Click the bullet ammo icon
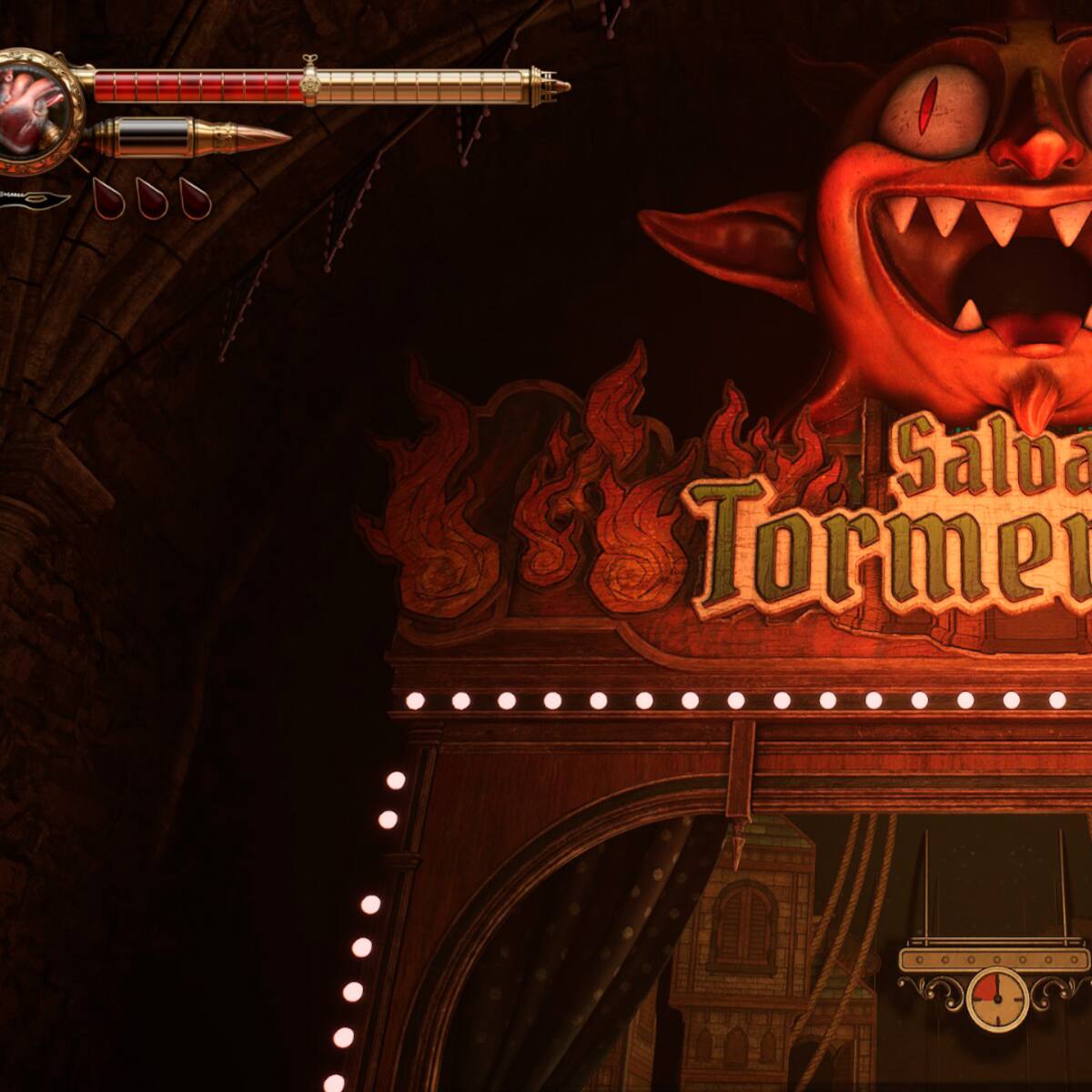The width and height of the screenshot is (1092, 1092). tap(193, 138)
